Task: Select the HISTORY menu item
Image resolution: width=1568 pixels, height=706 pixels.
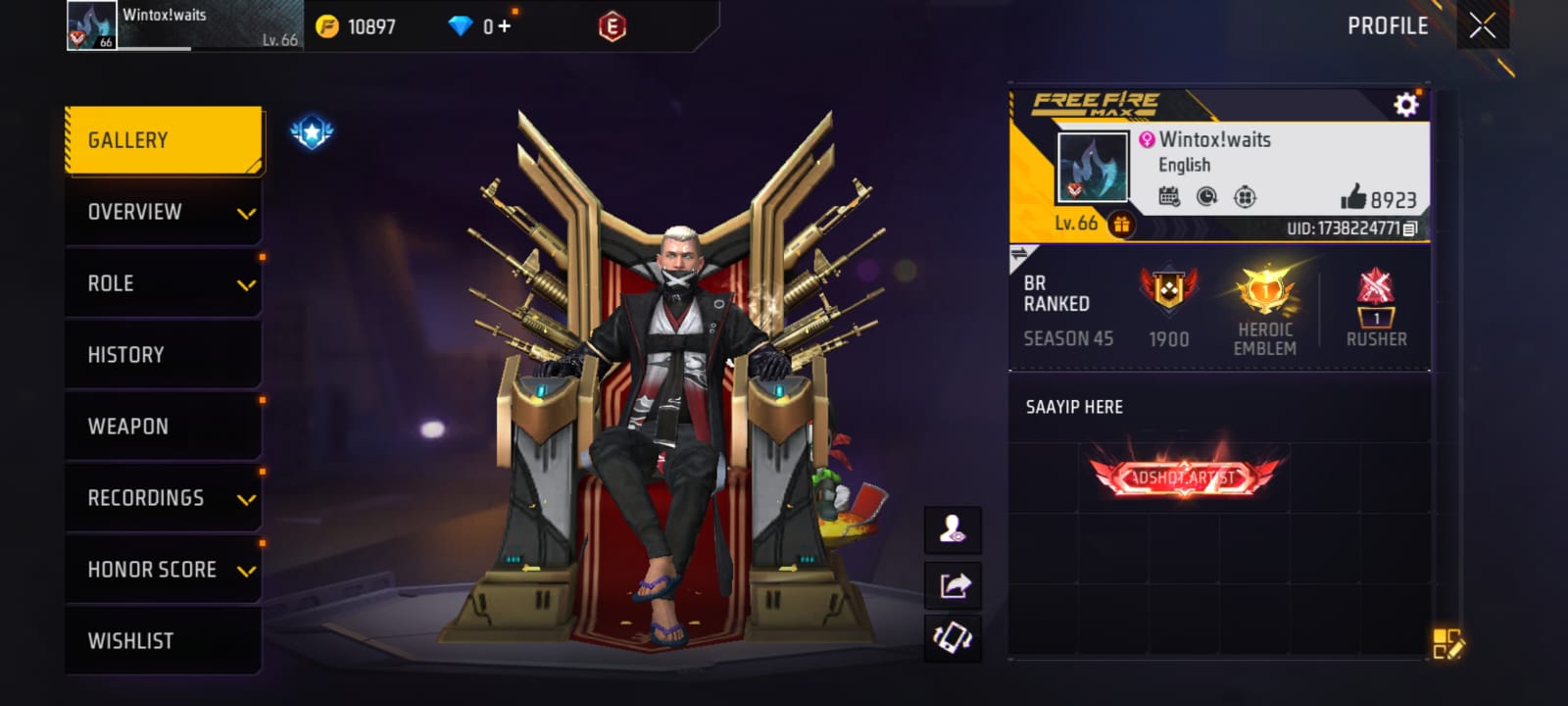Action: click(x=163, y=354)
